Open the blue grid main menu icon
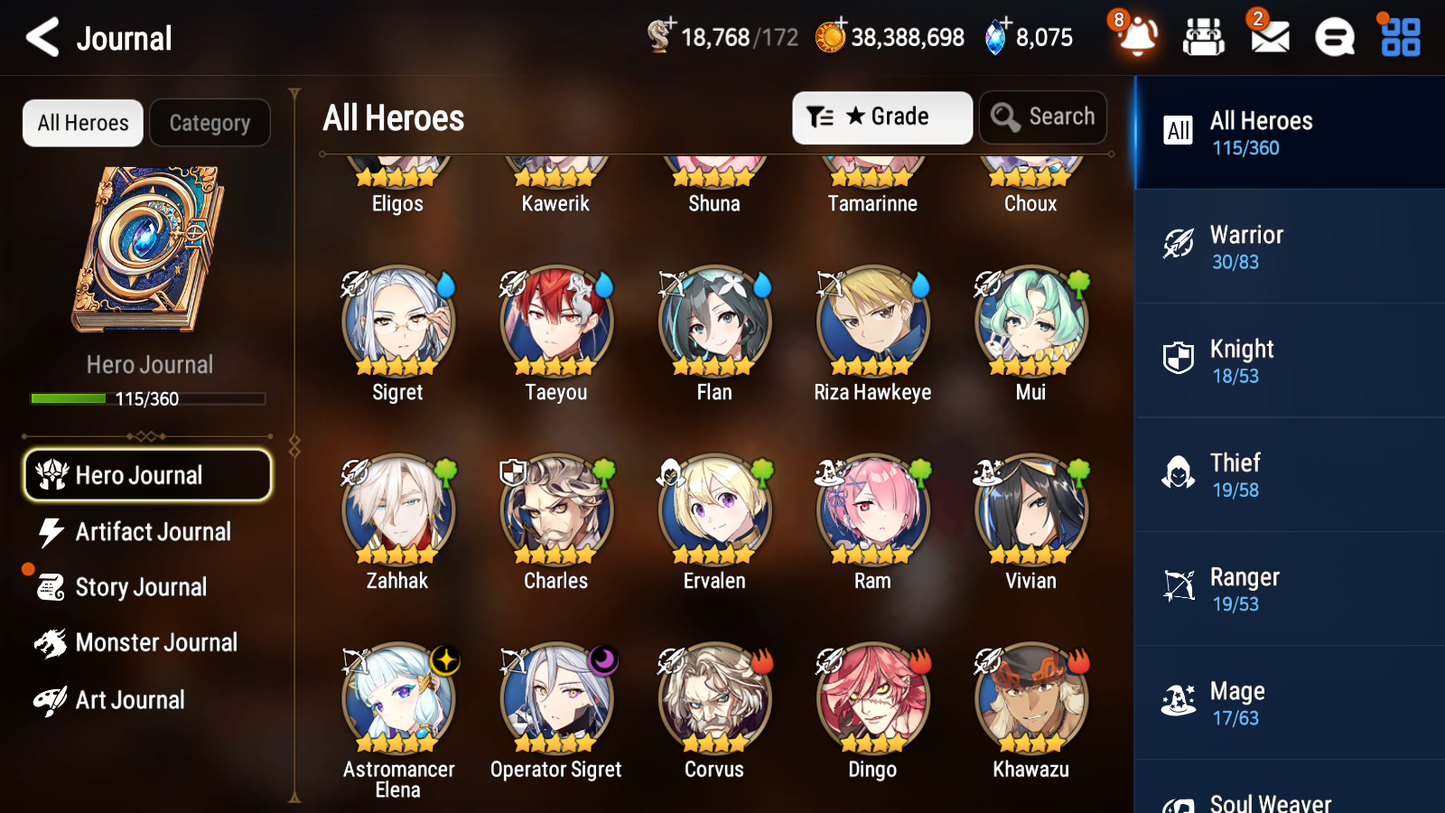This screenshot has height=813, width=1445. [1399, 36]
